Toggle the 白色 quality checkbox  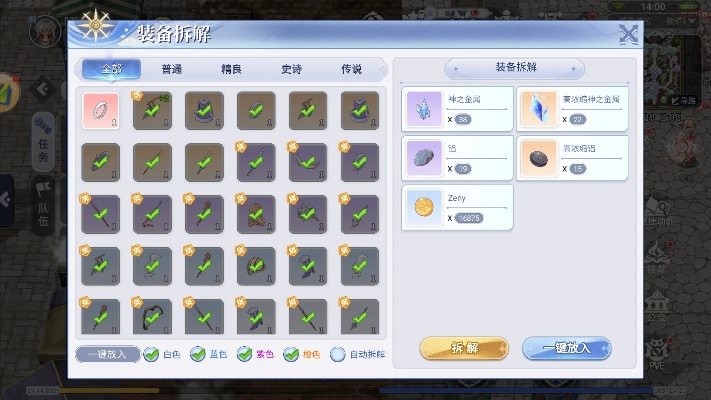[151, 353]
